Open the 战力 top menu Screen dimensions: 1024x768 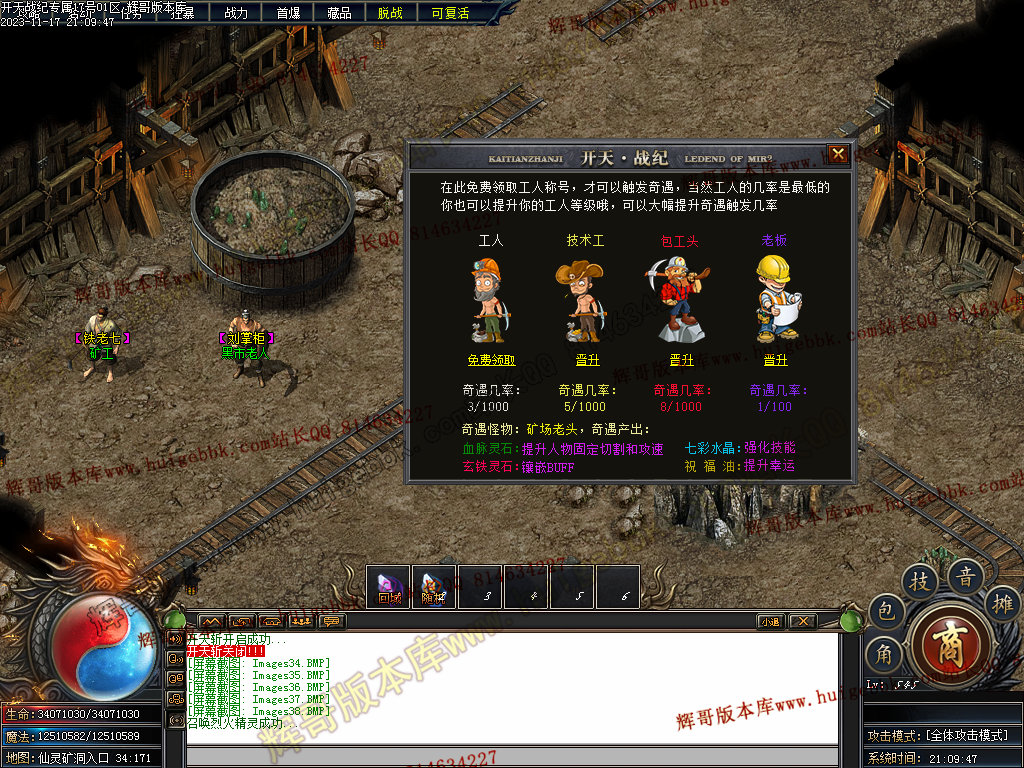pos(236,13)
